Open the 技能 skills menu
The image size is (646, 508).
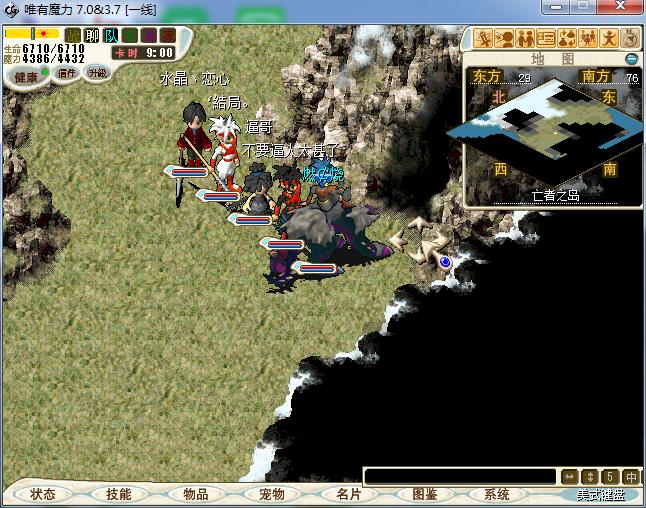(119, 494)
